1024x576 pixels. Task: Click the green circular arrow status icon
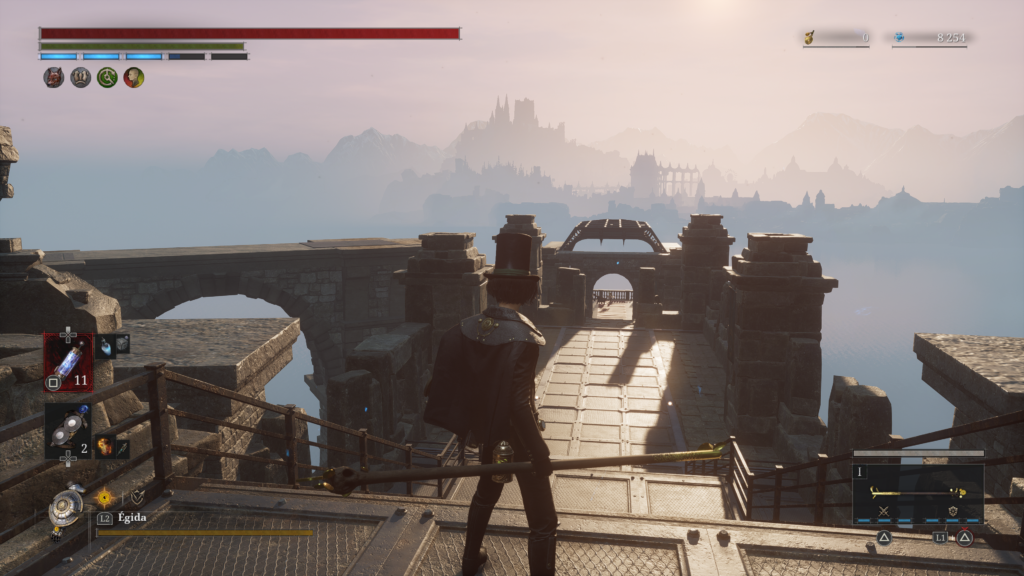[x=107, y=77]
